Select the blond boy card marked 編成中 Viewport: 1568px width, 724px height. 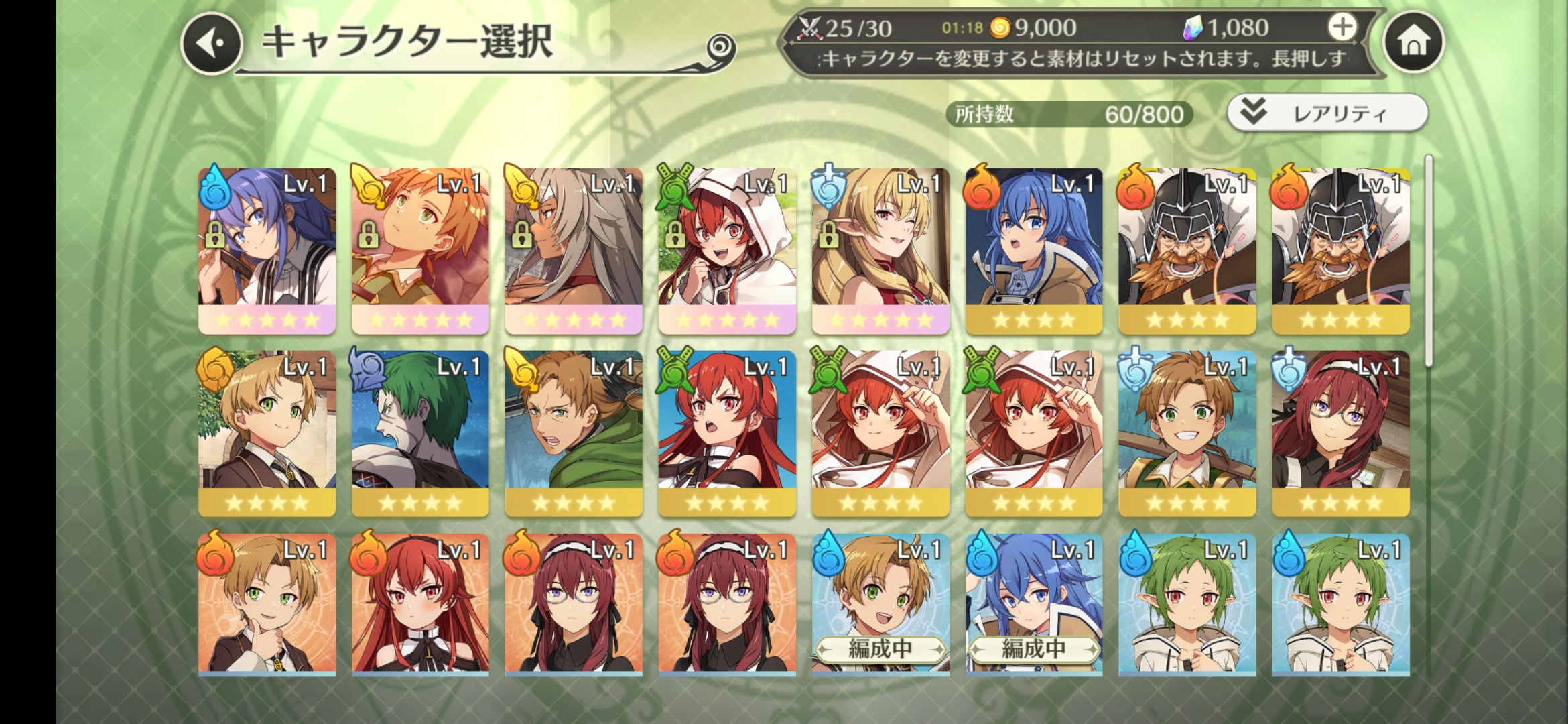click(x=880, y=605)
